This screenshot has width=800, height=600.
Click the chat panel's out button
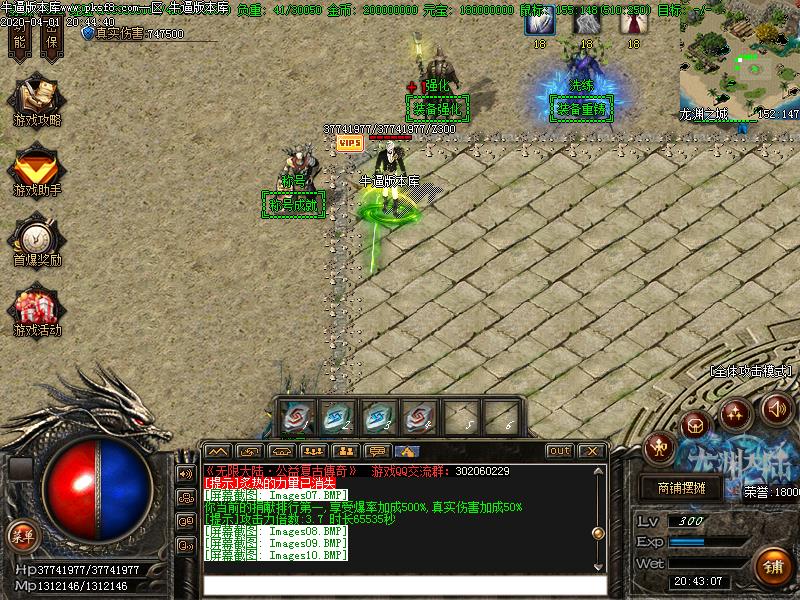coord(560,451)
